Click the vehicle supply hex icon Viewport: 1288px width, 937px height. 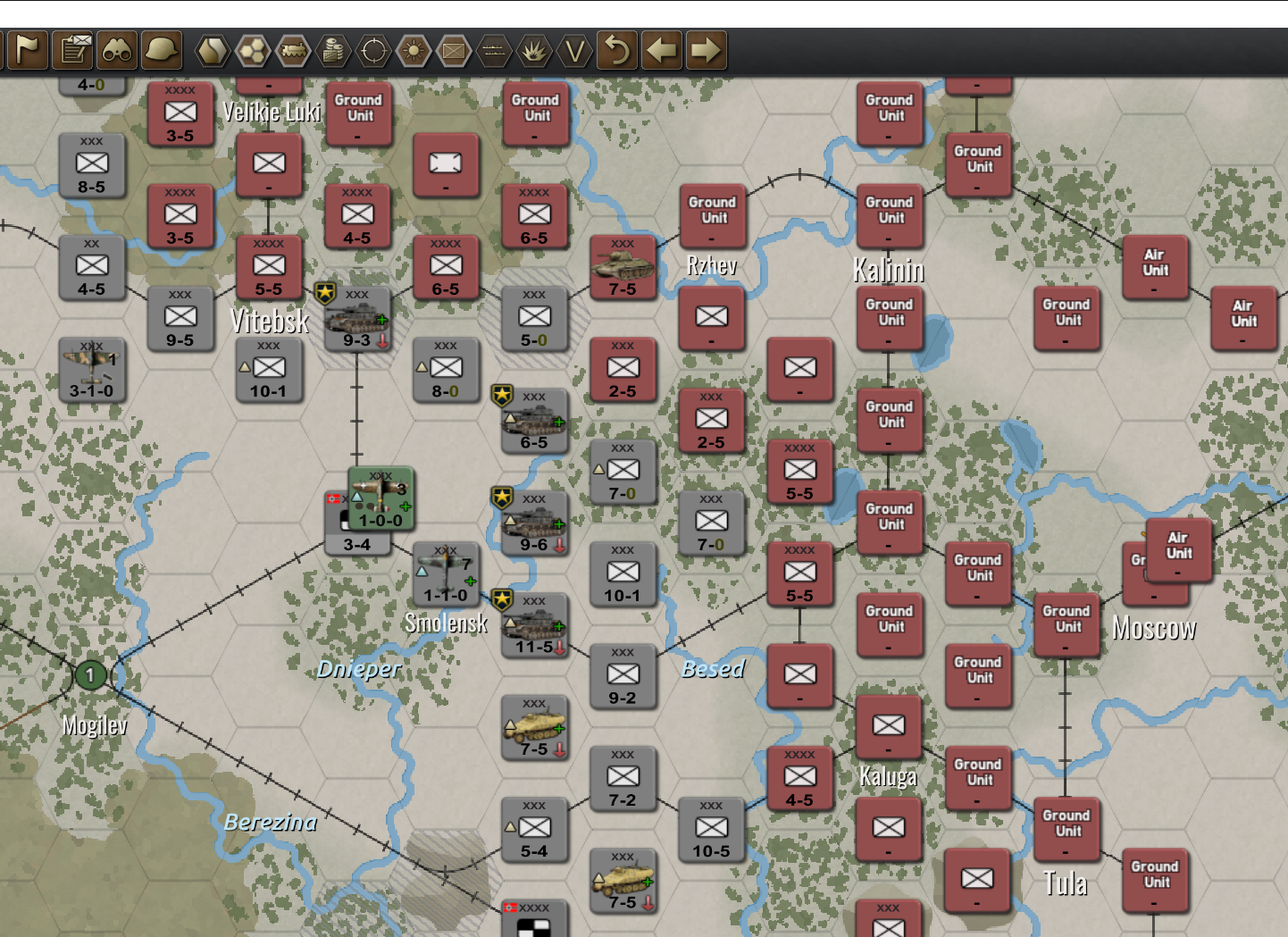click(x=295, y=51)
